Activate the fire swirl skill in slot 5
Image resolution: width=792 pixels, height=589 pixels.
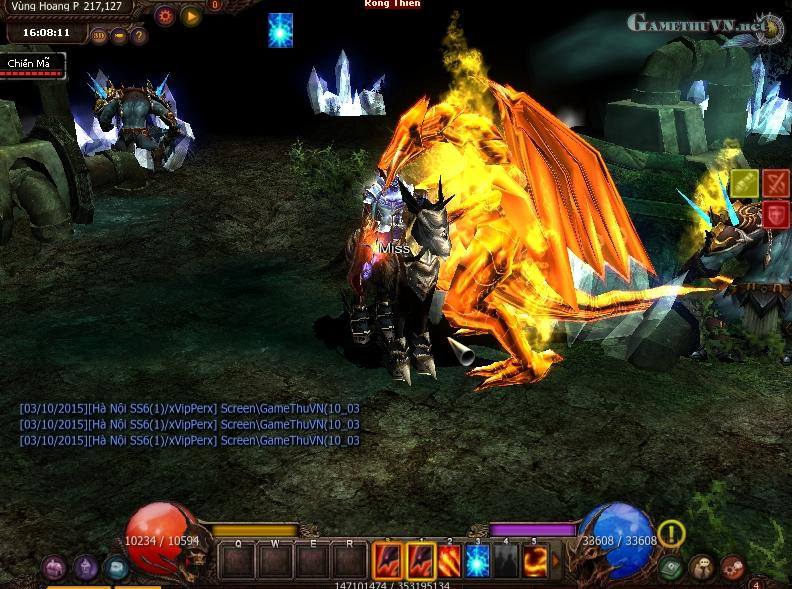coord(535,560)
